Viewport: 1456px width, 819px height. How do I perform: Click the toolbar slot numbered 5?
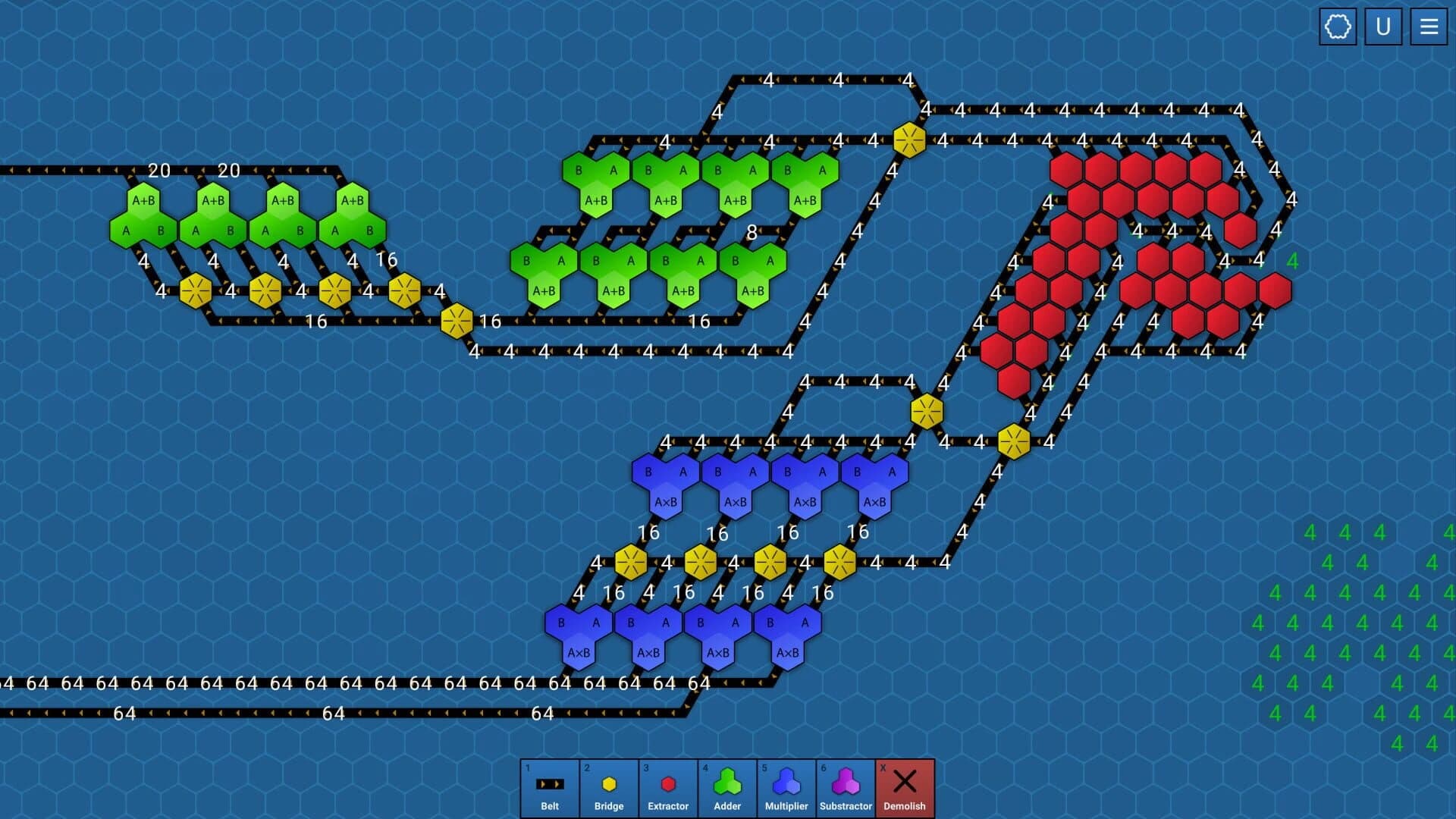pos(786,787)
